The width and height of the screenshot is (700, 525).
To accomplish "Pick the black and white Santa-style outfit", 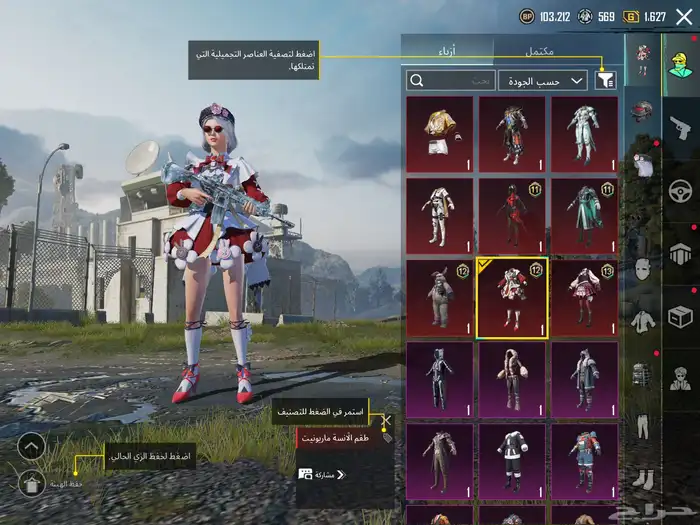I will [512, 462].
